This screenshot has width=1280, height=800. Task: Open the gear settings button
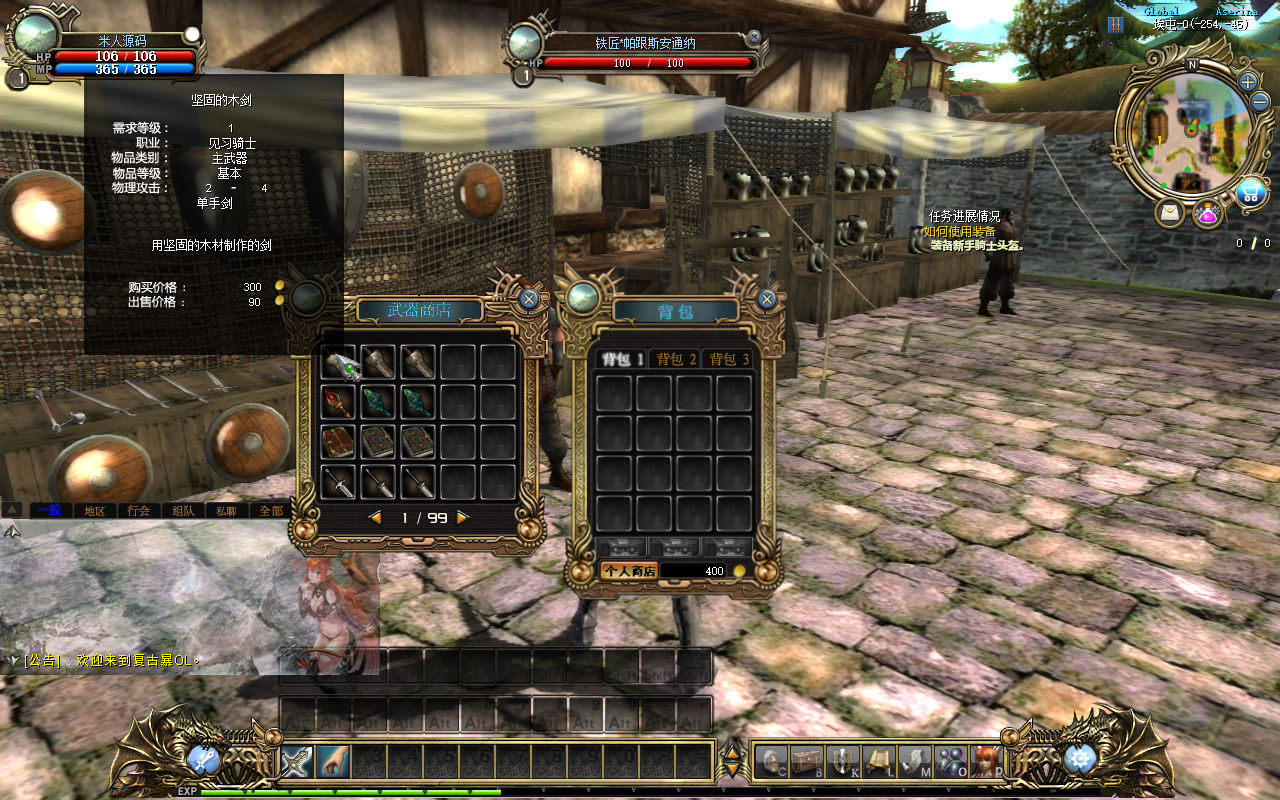pos(1080,760)
